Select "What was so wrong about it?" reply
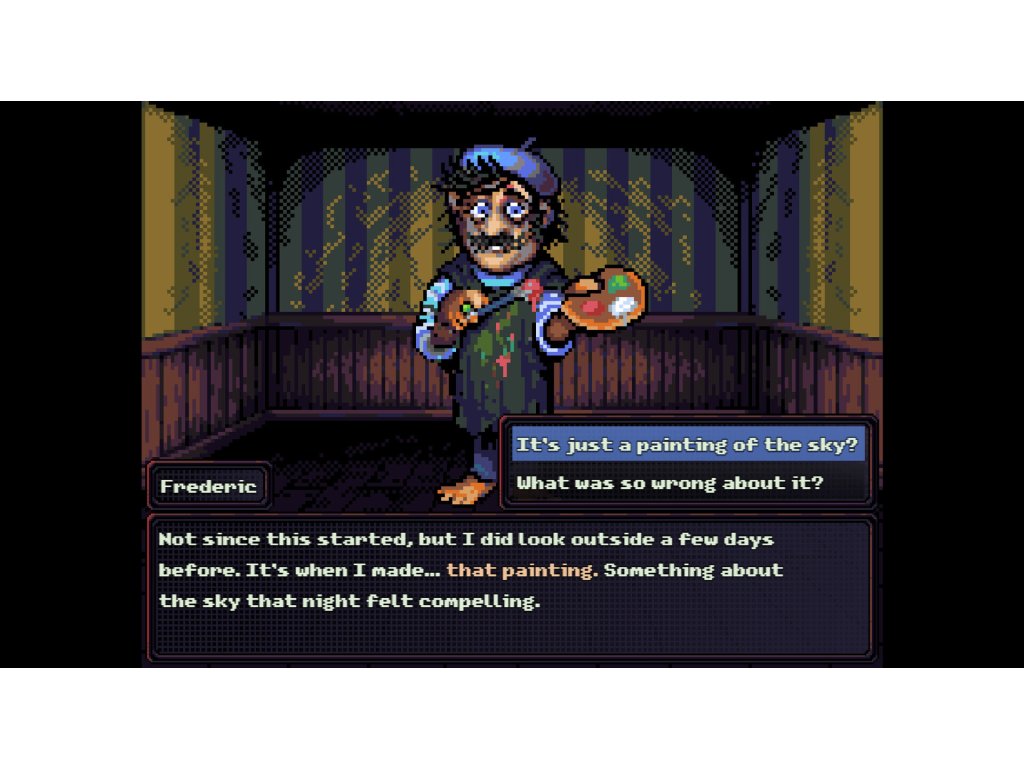 [x=669, y=483]
